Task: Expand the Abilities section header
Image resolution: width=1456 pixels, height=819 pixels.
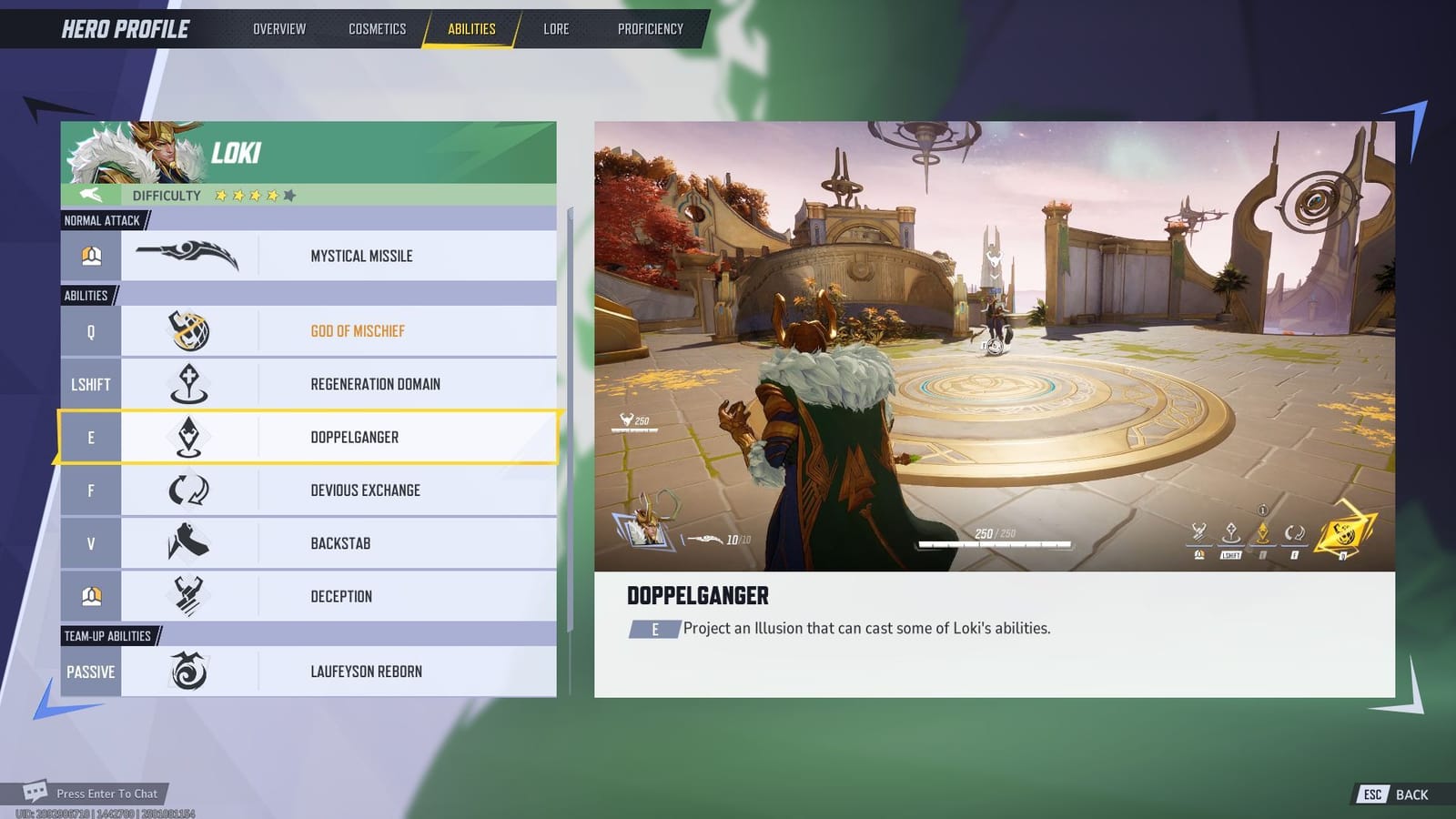Action: [86, 295]
